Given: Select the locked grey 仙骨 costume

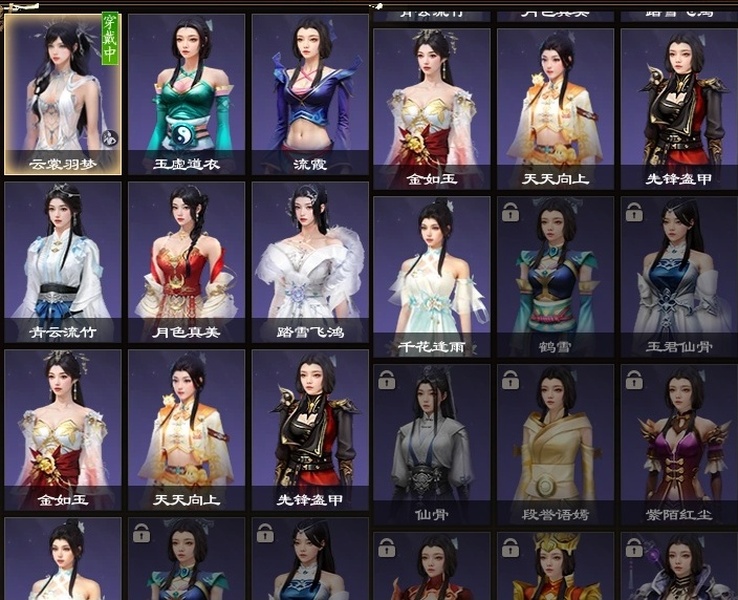Looking at the screenshot, I should 432,443.
